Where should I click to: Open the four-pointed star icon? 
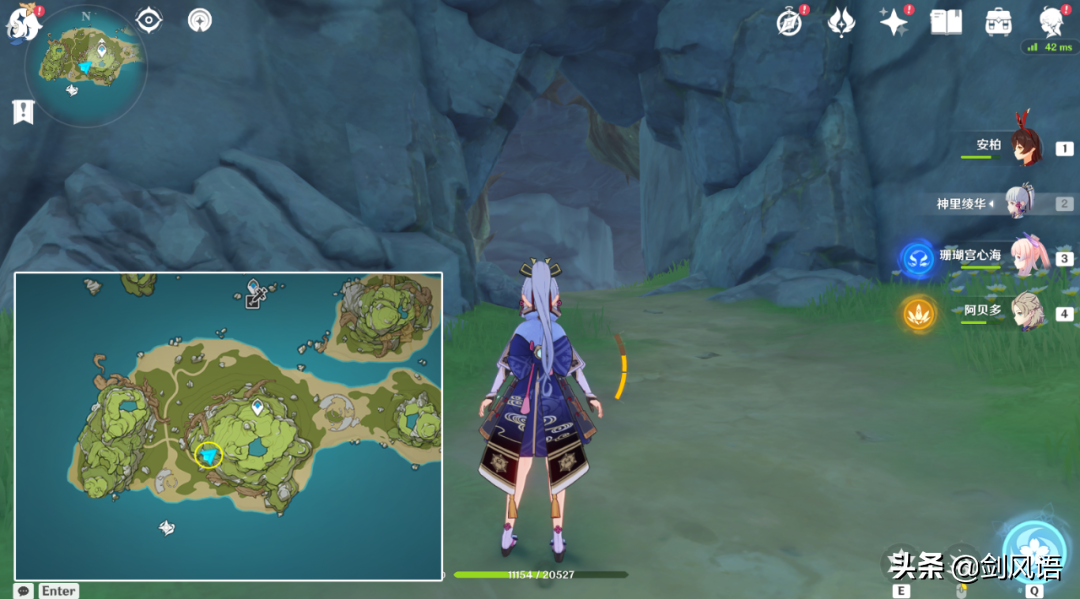pyautogui.click(x=893, y=22)
